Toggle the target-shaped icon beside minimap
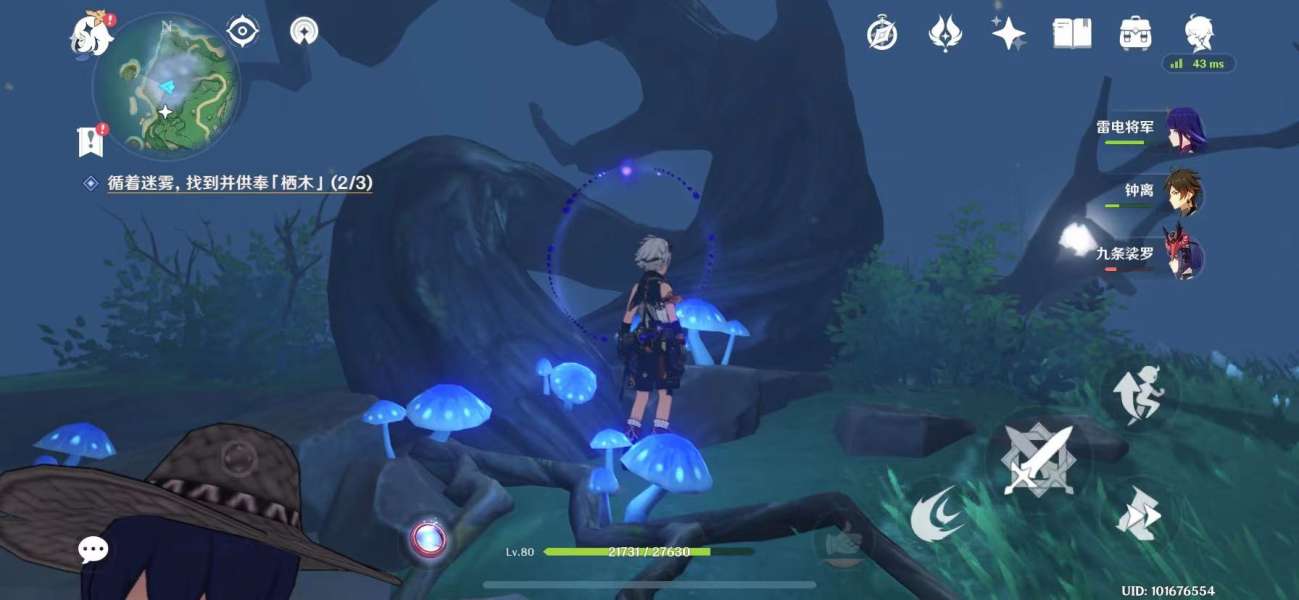Image resolution: width=1299 pixels, height=600 pixels. point(243,31)
